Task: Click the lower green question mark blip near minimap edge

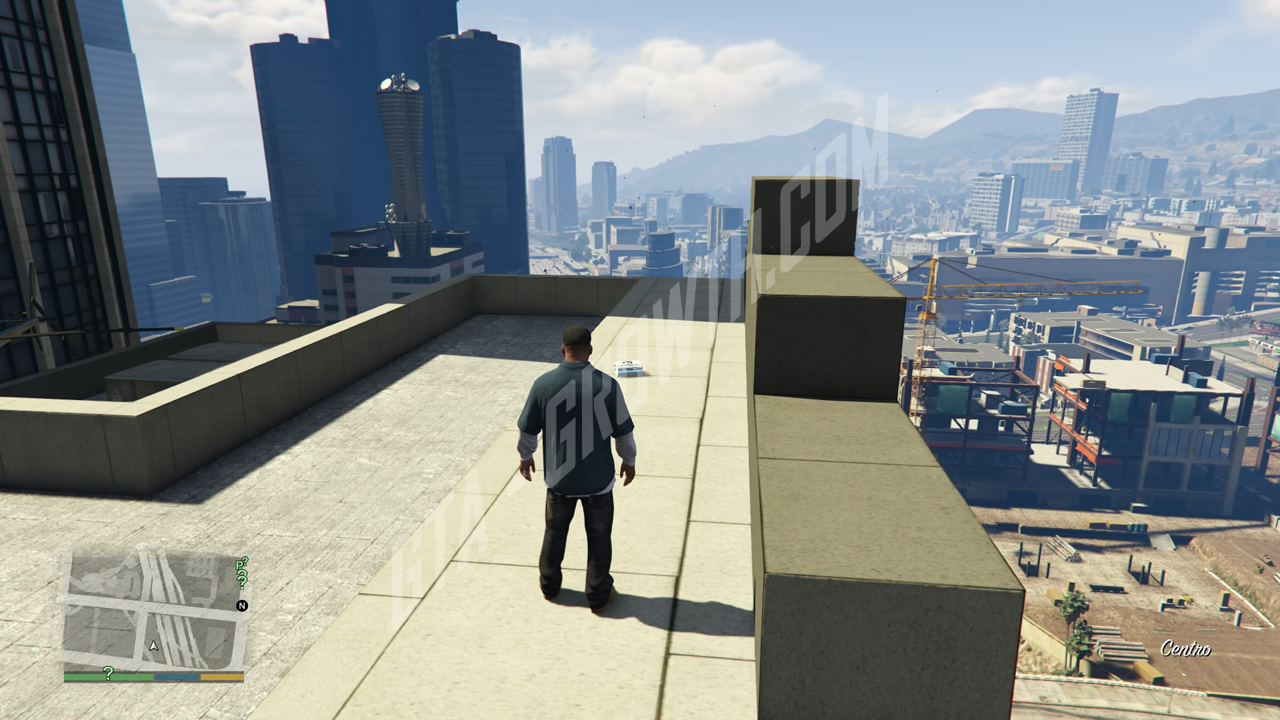Action: point(242,581)
